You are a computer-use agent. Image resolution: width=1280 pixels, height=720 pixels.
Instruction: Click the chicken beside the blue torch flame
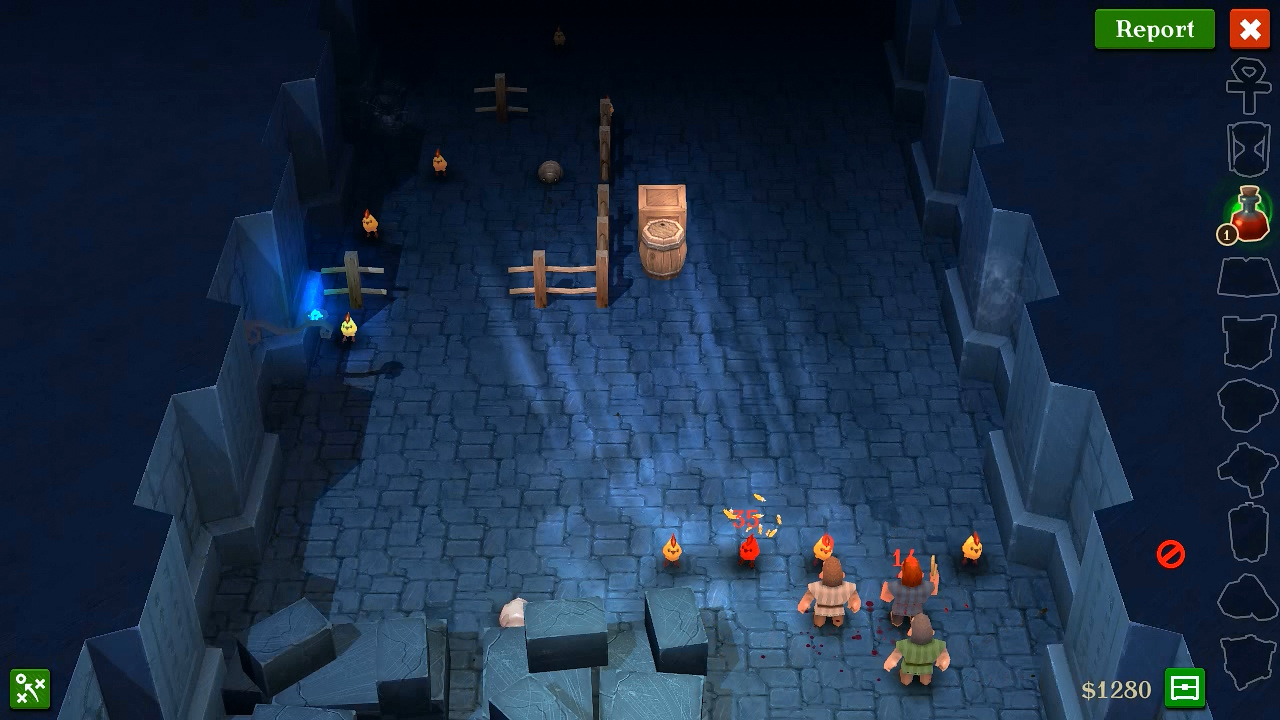[348, 327]
